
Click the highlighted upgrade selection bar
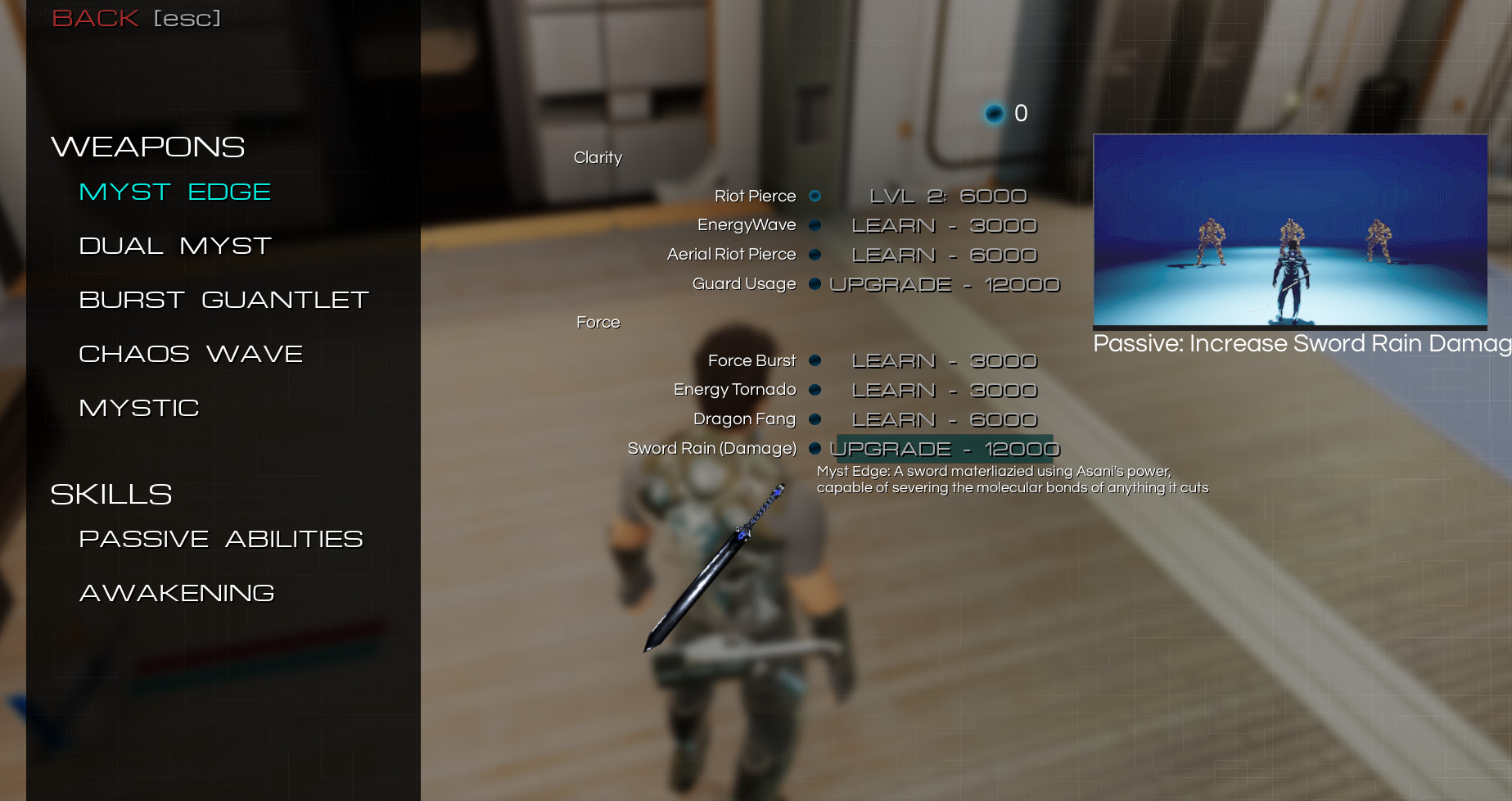944,449
